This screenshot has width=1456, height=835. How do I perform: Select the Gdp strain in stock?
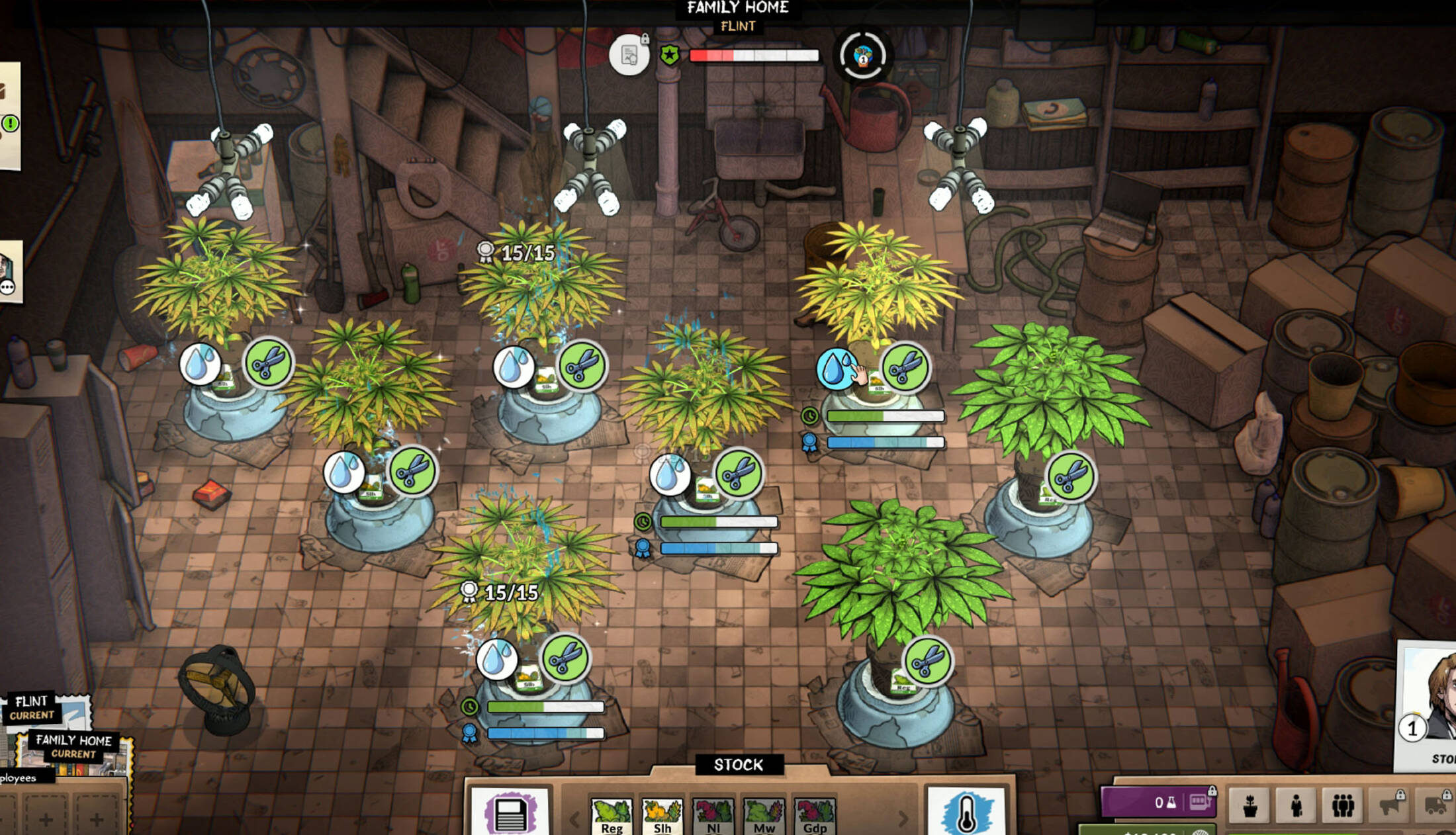(x=815, y=816)
